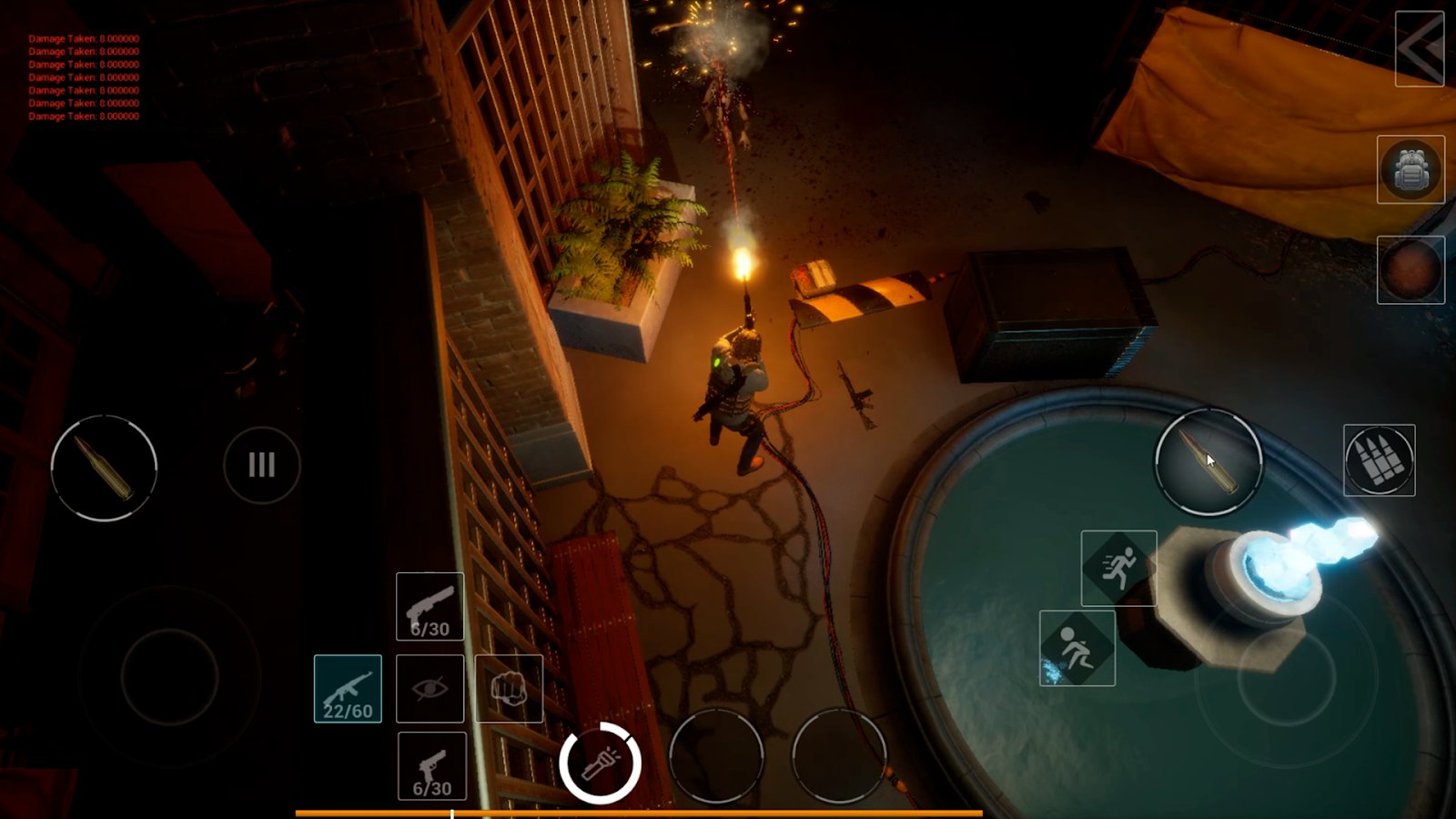Perform a melee attack with the fist icon
Viewport: 1456px width, 819px height.
tap(509, 688)
